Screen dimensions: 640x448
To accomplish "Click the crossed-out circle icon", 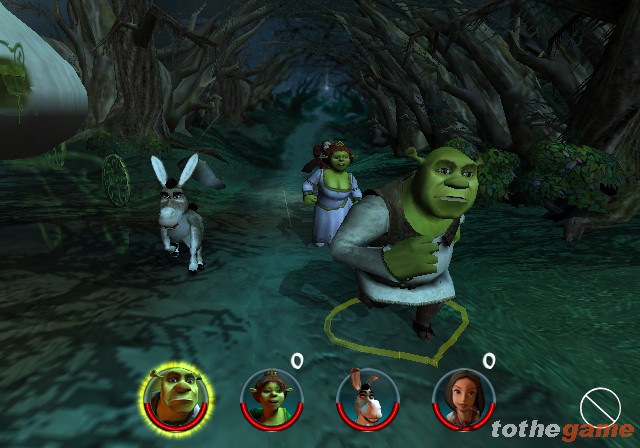I will coord(600,407).
